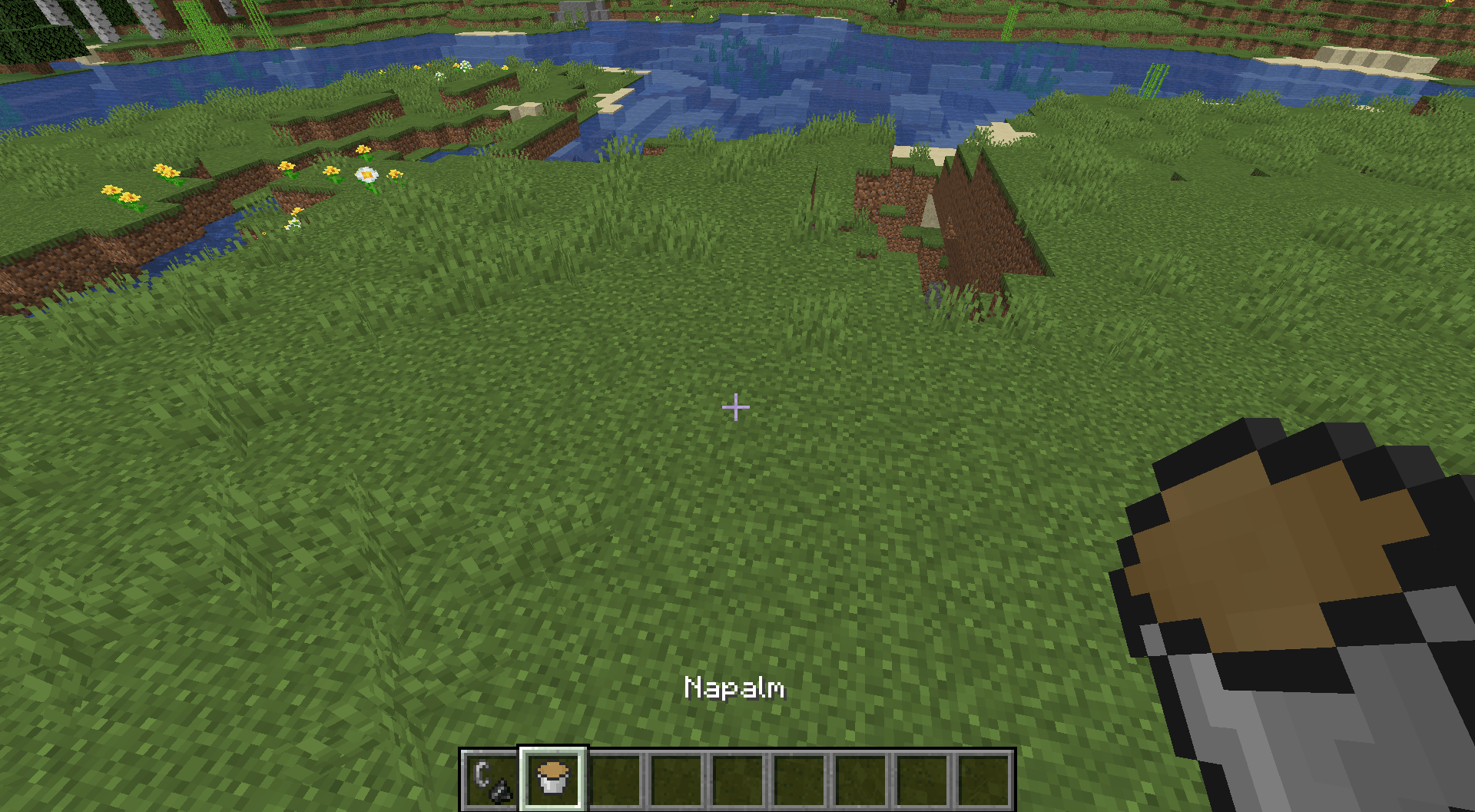
Task: Click the highlighted second hotbar slot
Action: (x=552, y=775)
